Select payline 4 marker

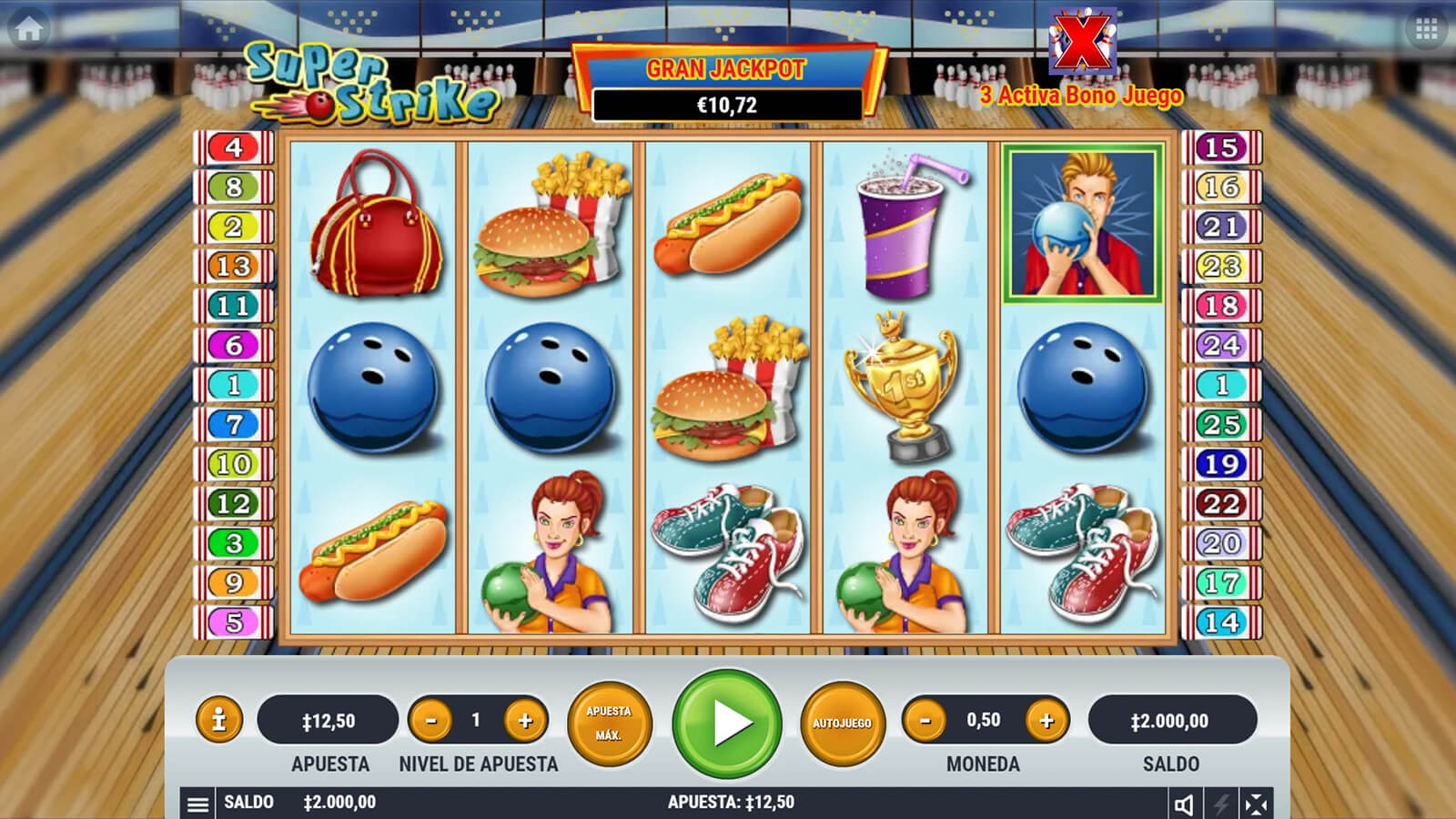pyautogui.click(x=234, y=147)
